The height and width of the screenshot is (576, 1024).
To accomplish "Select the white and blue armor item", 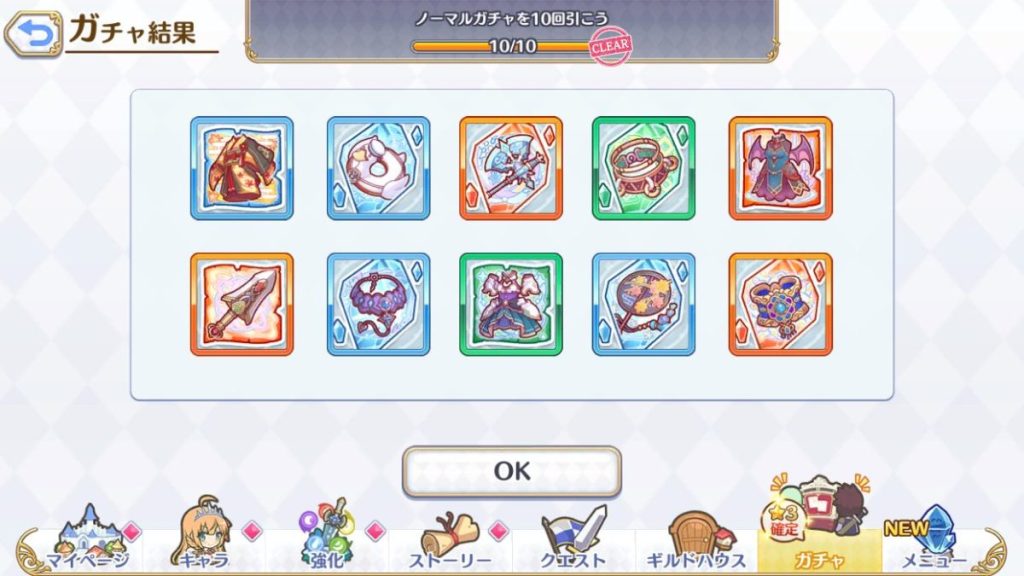I will 511,304.
